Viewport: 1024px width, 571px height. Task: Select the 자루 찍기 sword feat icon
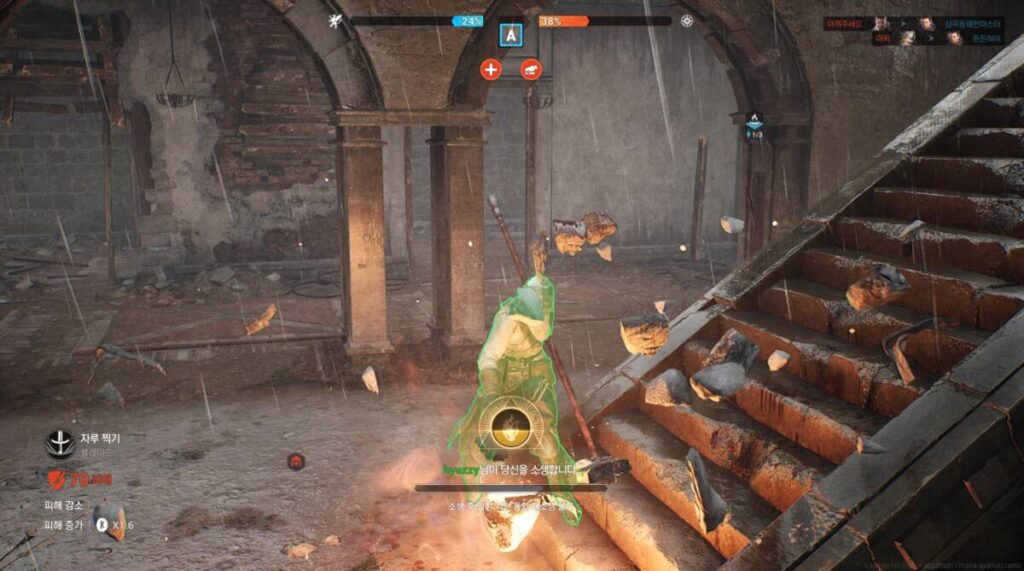click(60, 443)
